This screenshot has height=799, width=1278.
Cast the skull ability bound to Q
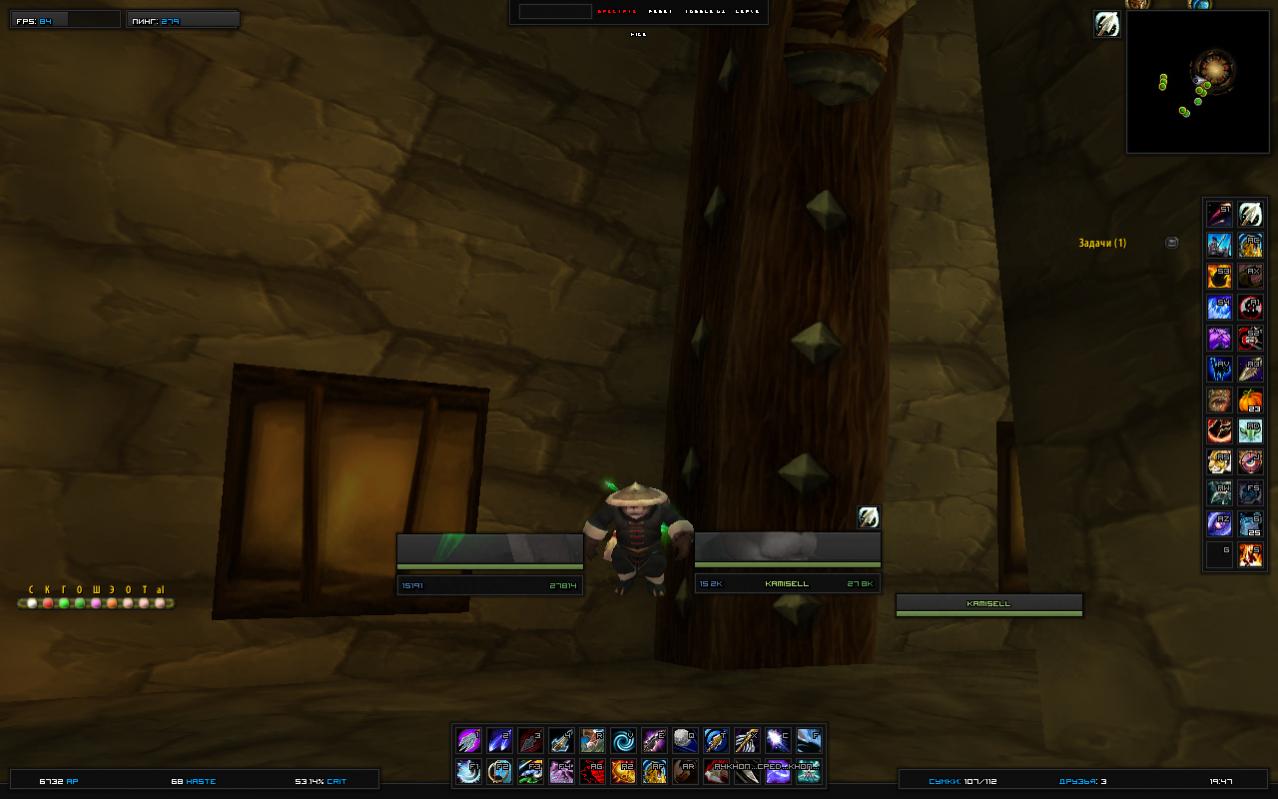(x=685, y=741)
